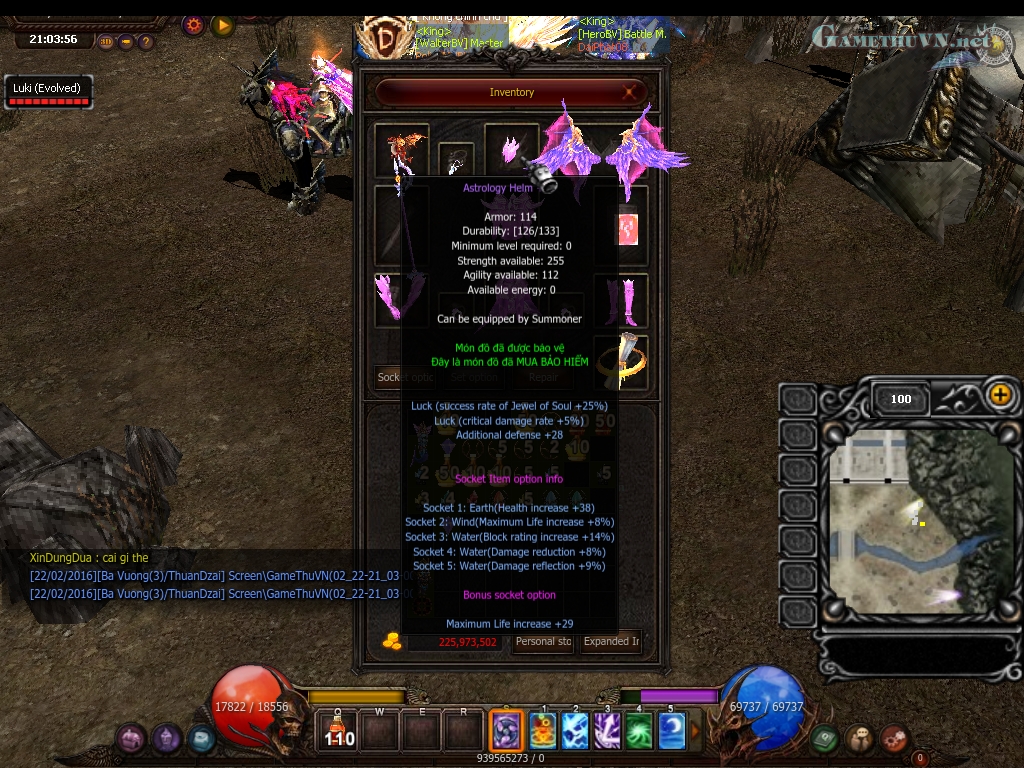Use the potion in the Q slot
Viewport: 1024px width, 768px height.
[x=339, y=731]
